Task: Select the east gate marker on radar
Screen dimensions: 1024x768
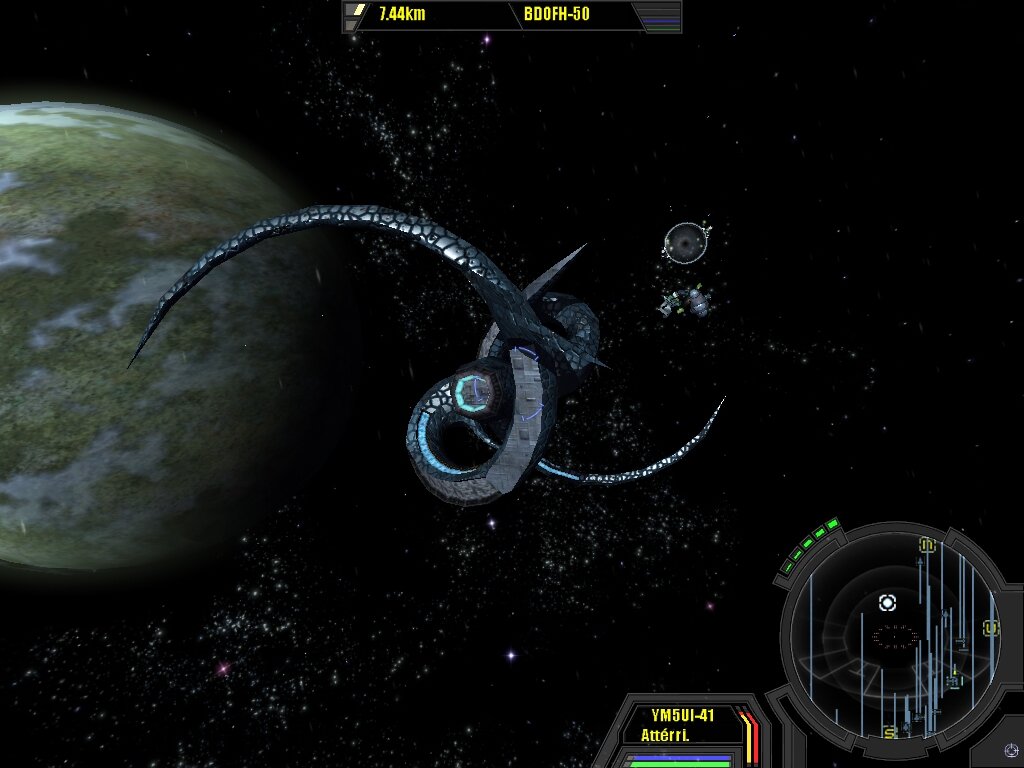Action: point(991,628)
